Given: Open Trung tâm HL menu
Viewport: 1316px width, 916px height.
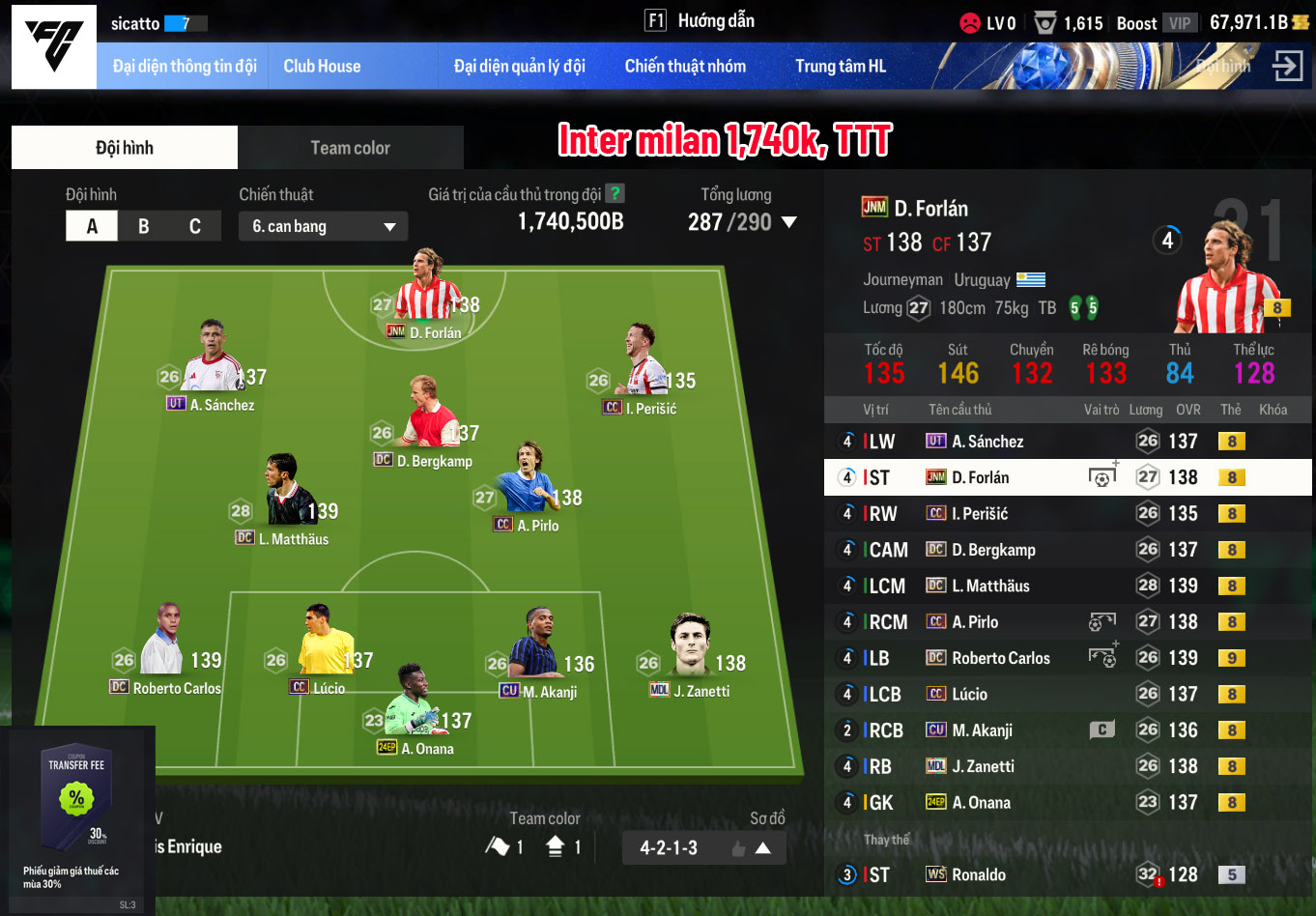Looking at the screenshot, I should point(840,67).
